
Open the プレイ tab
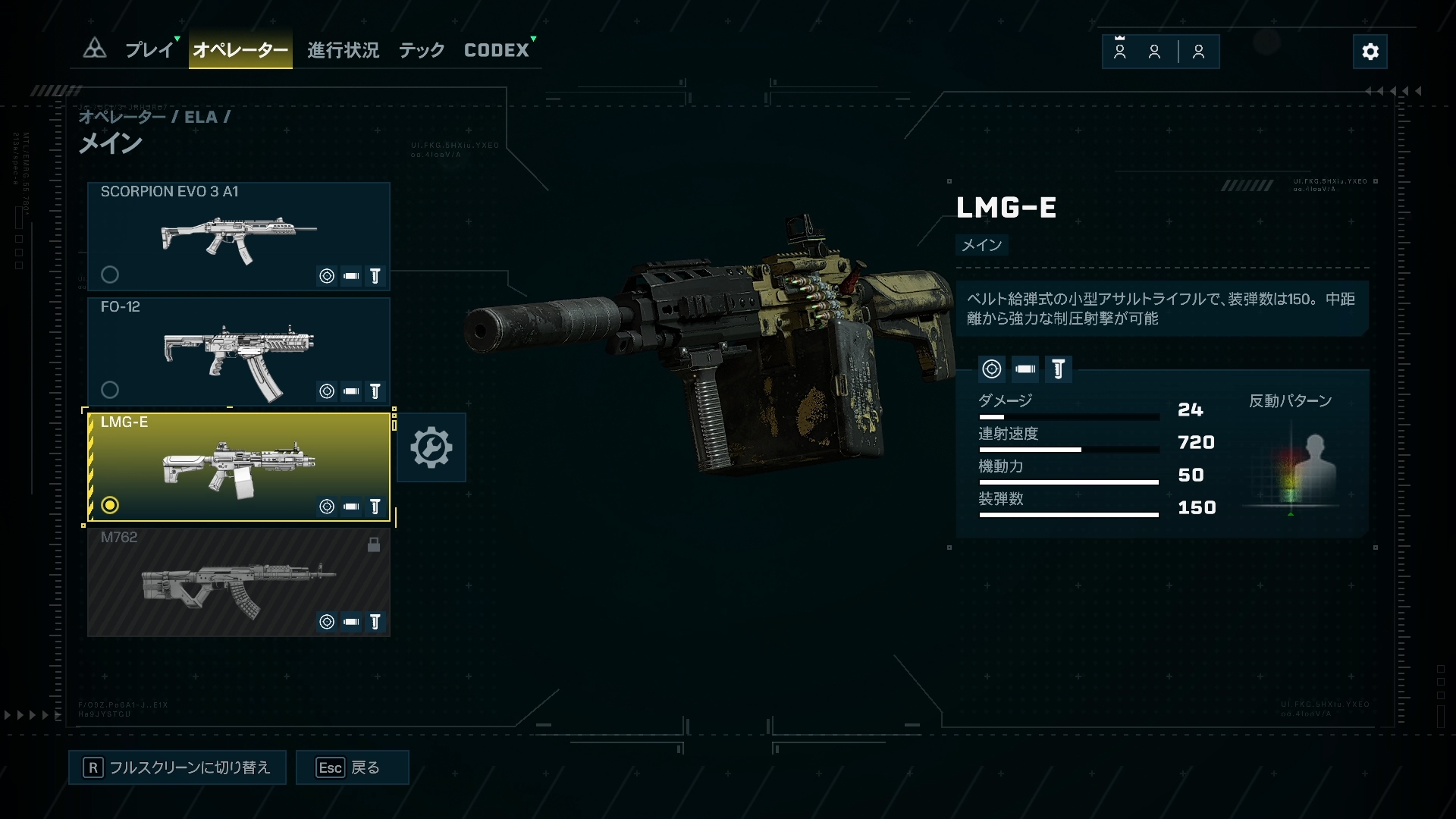[x=149, y=50]
